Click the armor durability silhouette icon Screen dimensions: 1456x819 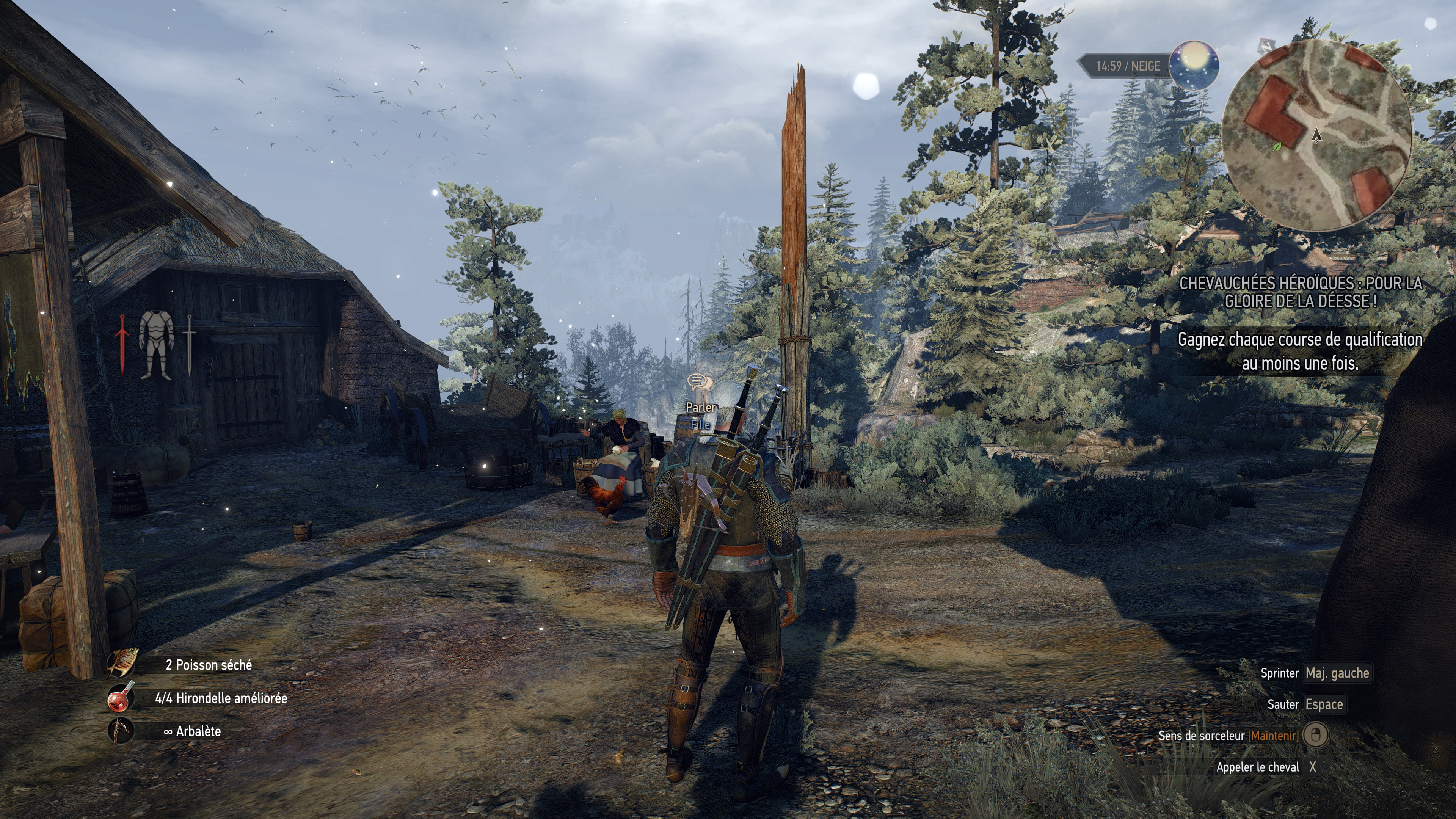pos(156,344)
